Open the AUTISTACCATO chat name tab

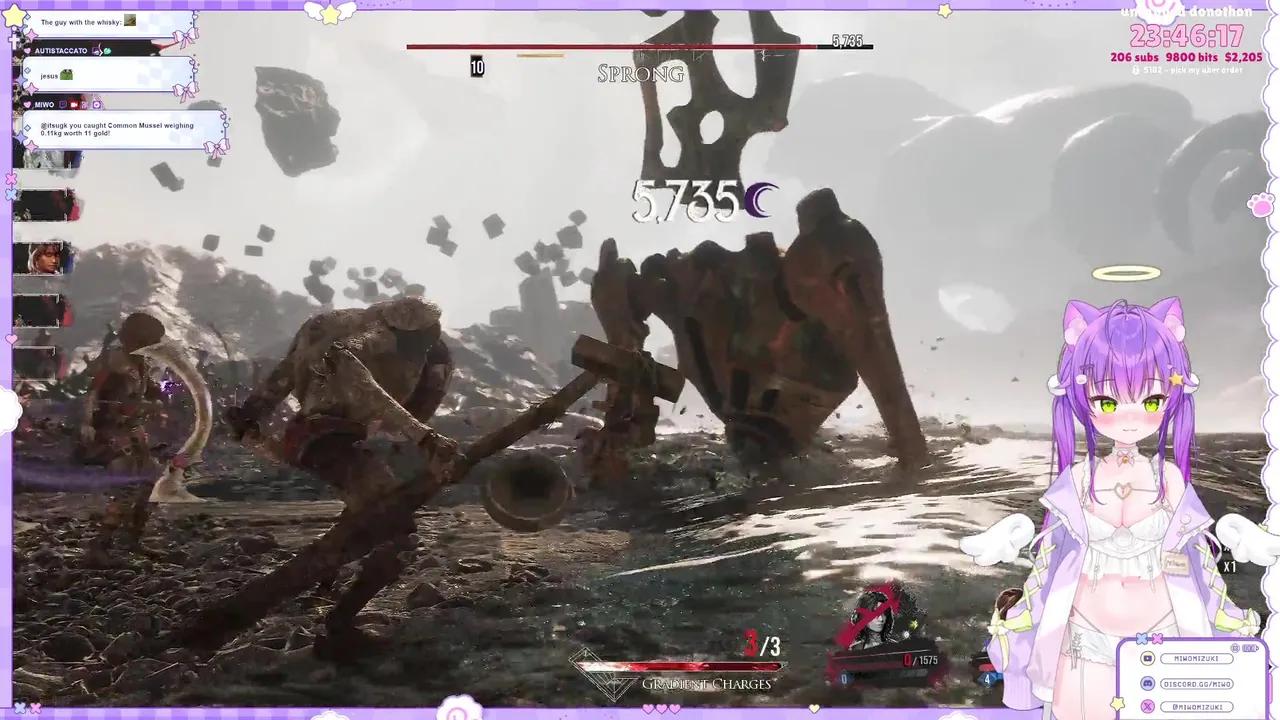coord(60,51)
